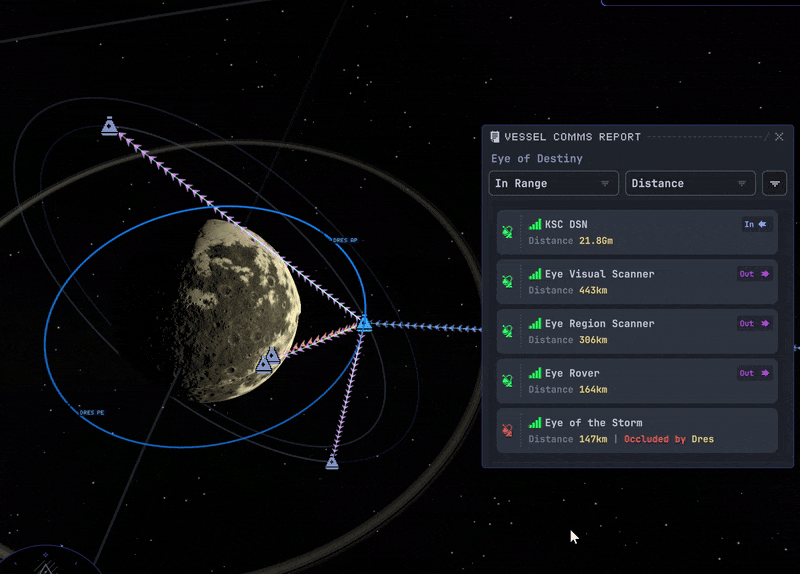Click the Out badge on Eye Visual Scanner
This screenshot has width=800, height=574.
(x=755, y=274)
